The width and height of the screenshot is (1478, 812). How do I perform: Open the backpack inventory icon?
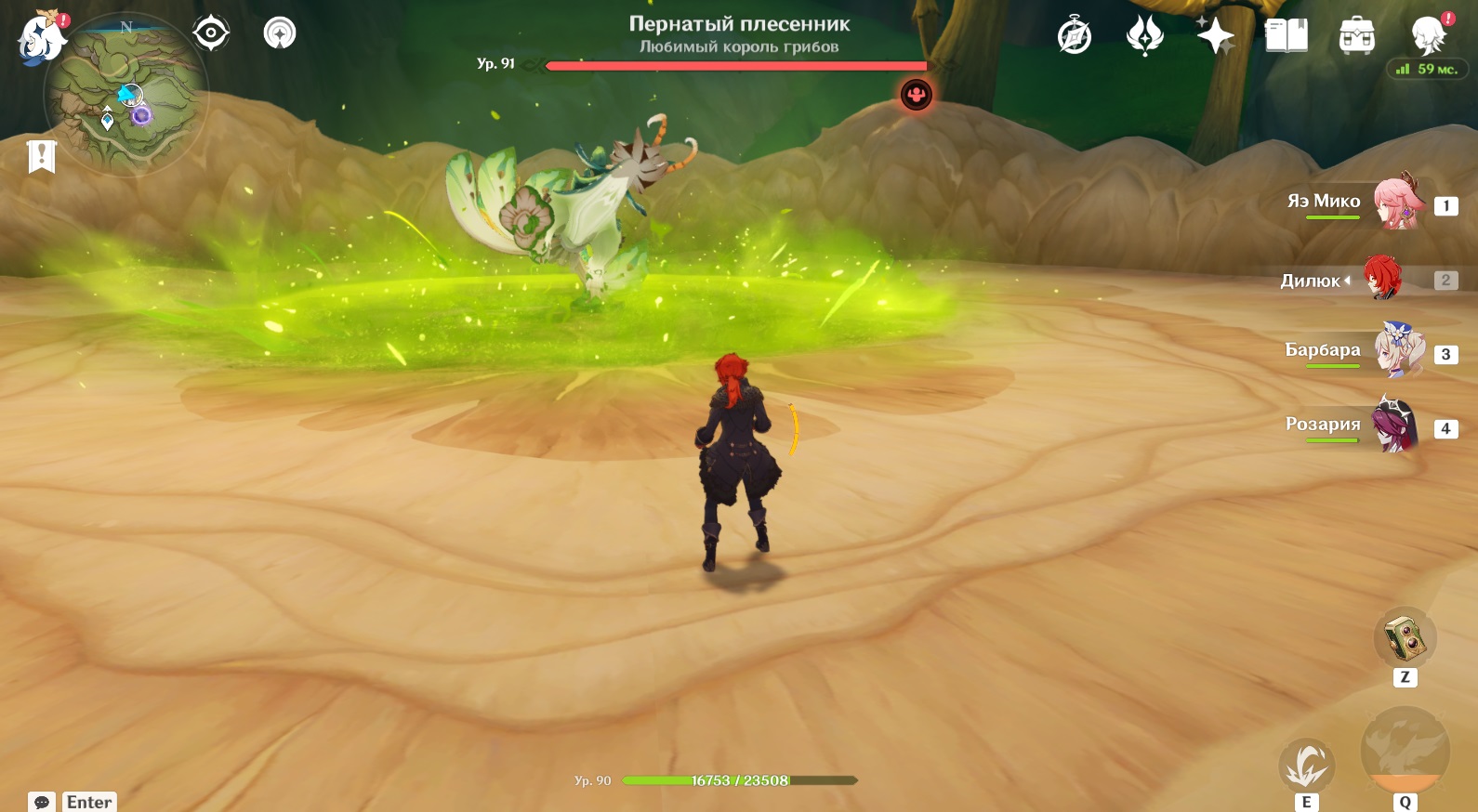tap(1357, 36)
